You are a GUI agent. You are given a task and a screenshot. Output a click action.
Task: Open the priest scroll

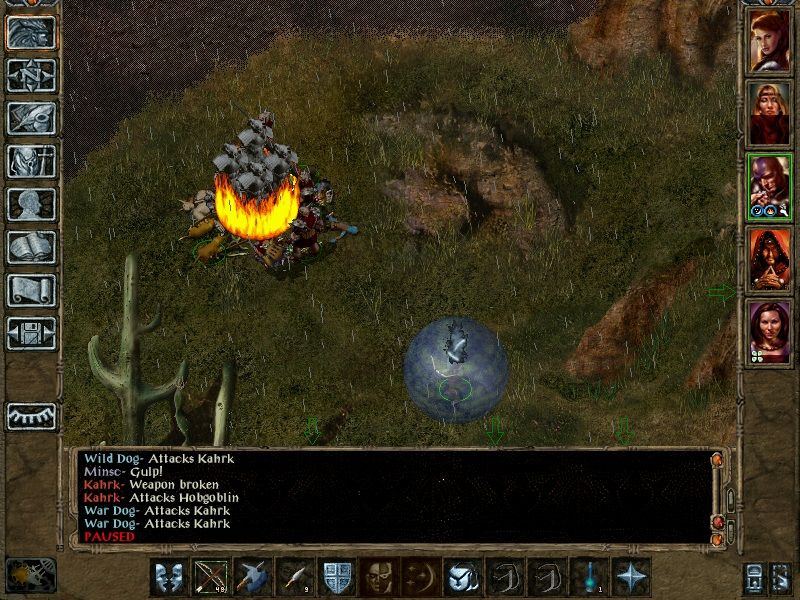(x=31, y=290)
